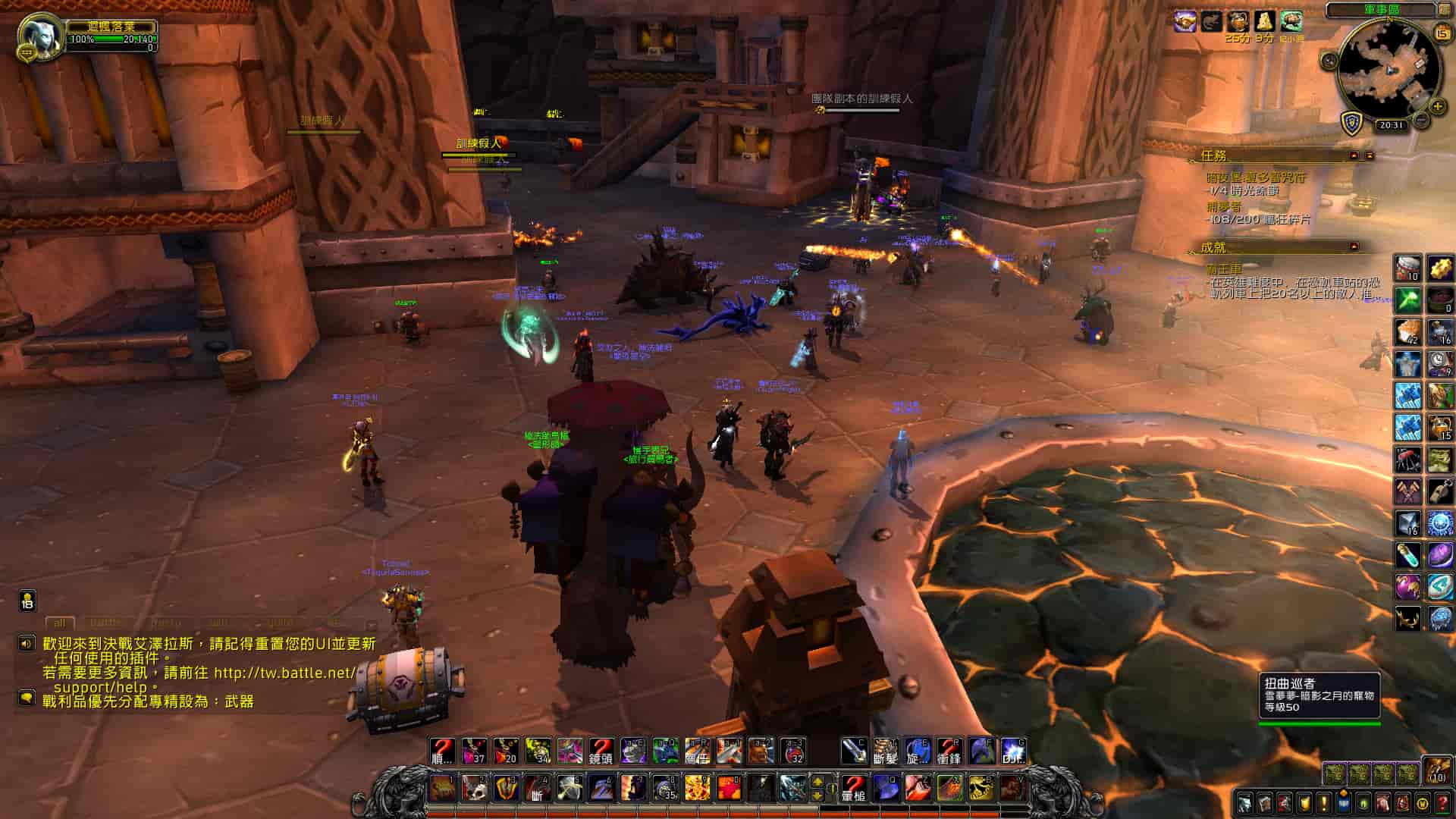This screenshot has height=819, width=1456.
Task: Open the quest log exclamation mark icon
Action: pos(1323,802)
